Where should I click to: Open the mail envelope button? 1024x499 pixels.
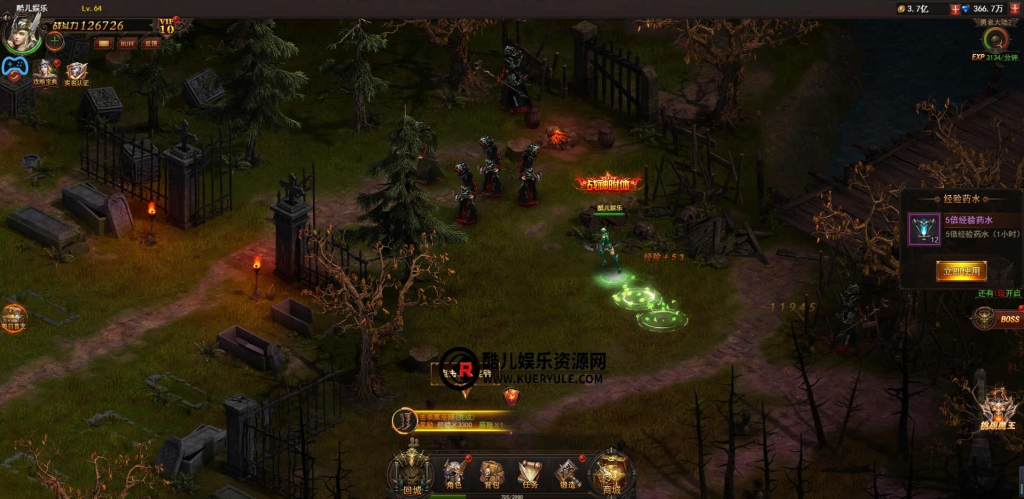point(103,43)
